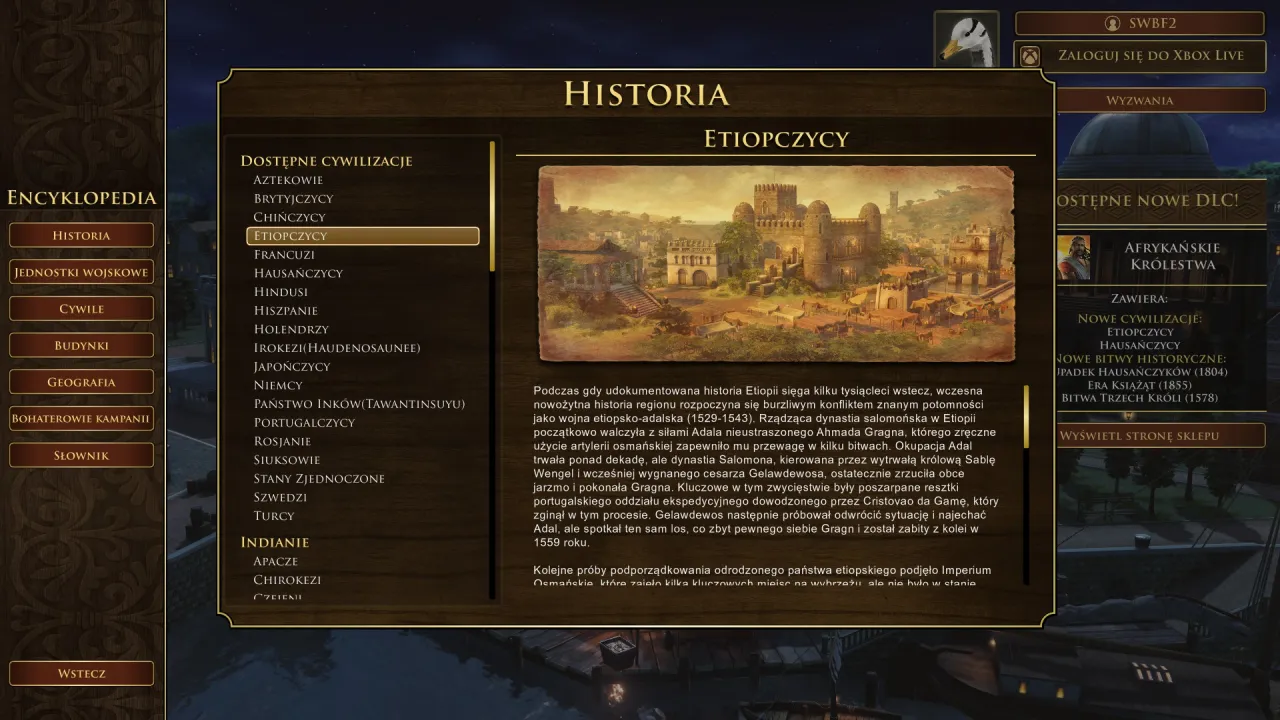Open the Geografia section
Viewport: 1280px width, 720px height.
(81, 381)
